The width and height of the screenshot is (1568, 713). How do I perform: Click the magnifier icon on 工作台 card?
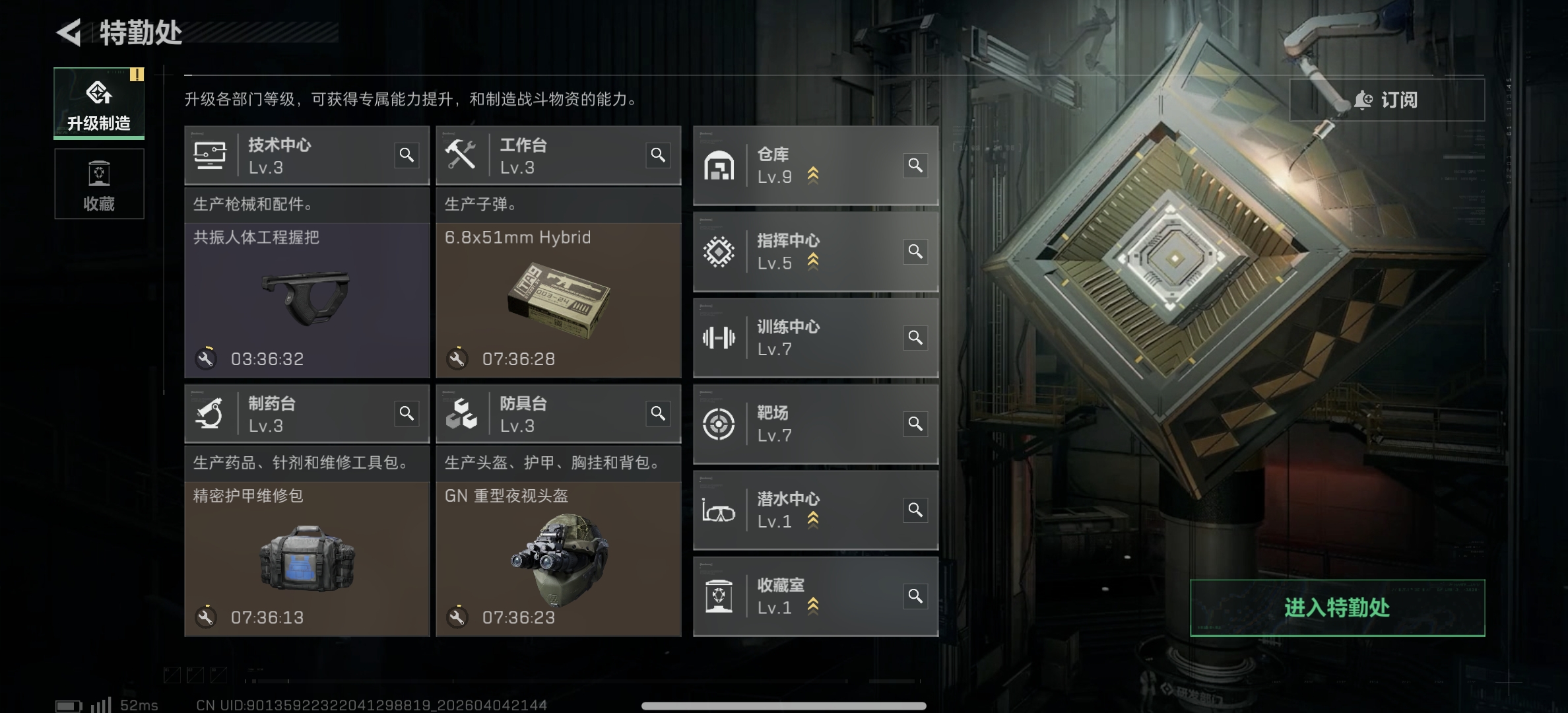point(658,154)
